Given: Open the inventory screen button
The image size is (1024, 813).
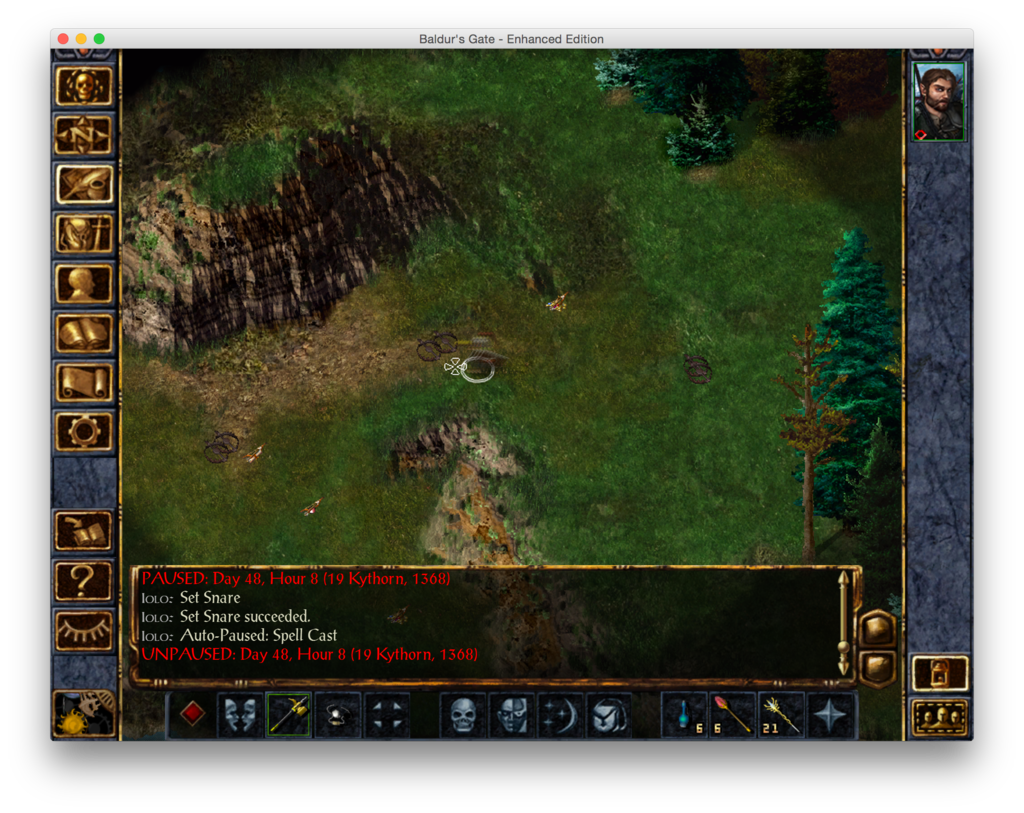Looking at the screenshot, I should [x=84, y=234].
